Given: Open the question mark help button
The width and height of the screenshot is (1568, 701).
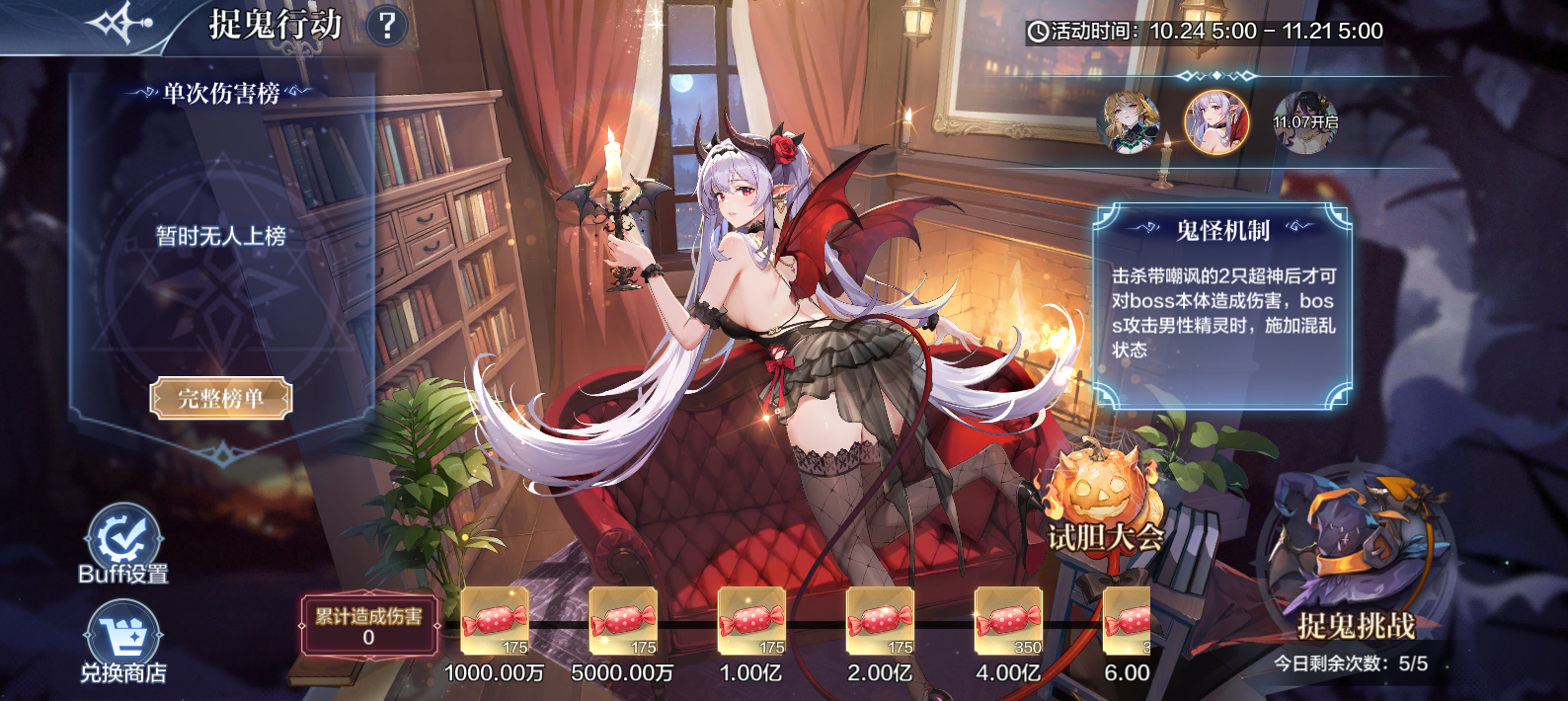Looking at the screenshot, I should pyautogui.click(x=387, y=26).
